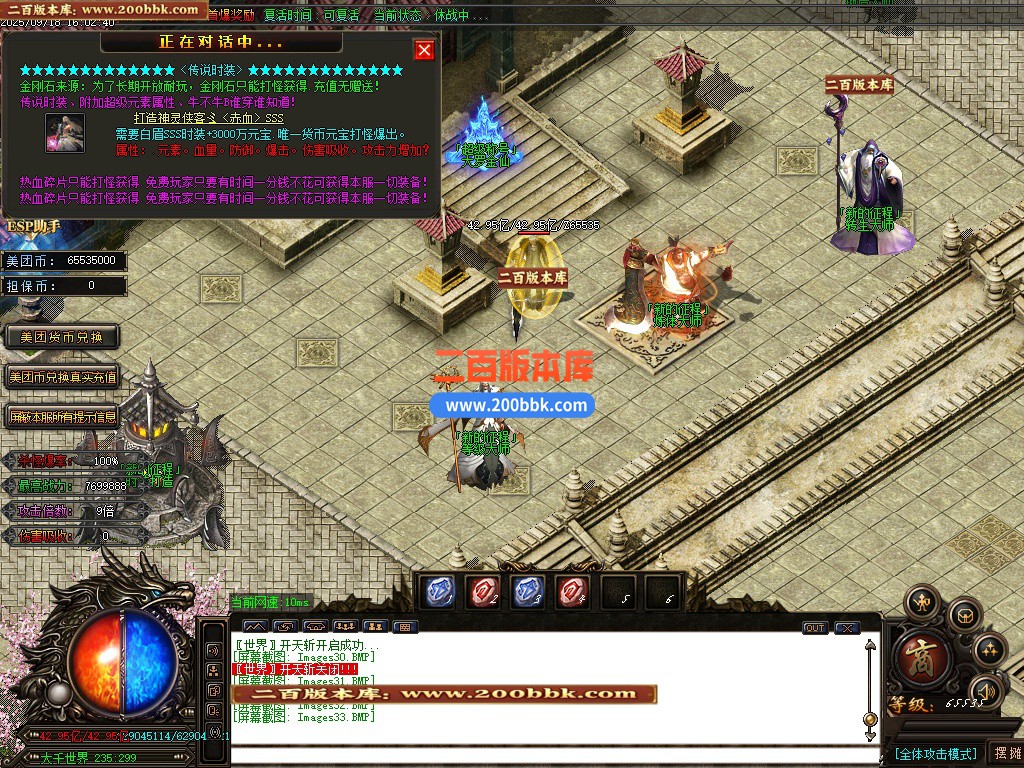Viewport: 1024px width, 768px height.
Task: Click the large round 商 shop button
Action: (x=920, y=656)
